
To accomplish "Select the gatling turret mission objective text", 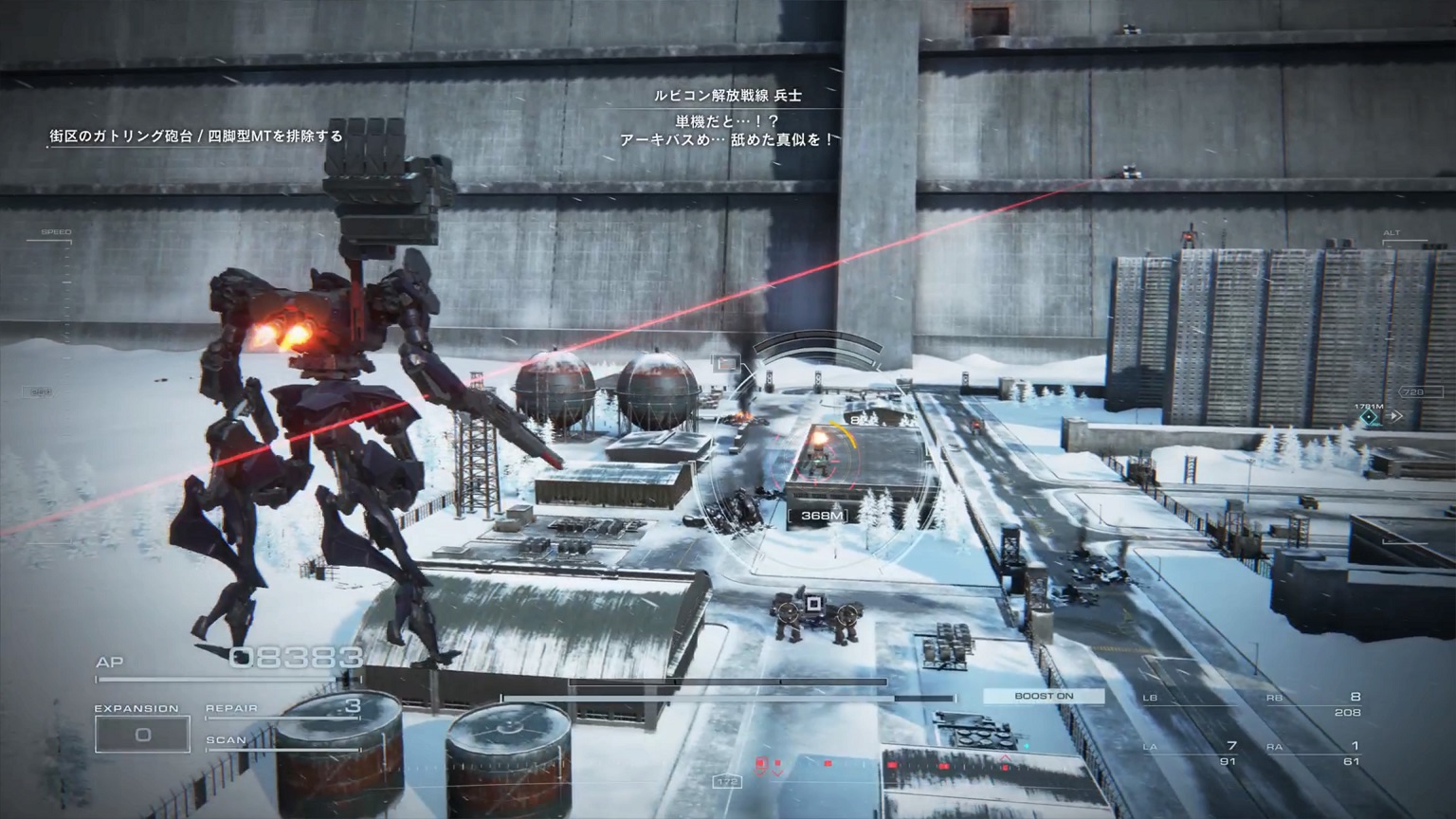I will (196, 136).
